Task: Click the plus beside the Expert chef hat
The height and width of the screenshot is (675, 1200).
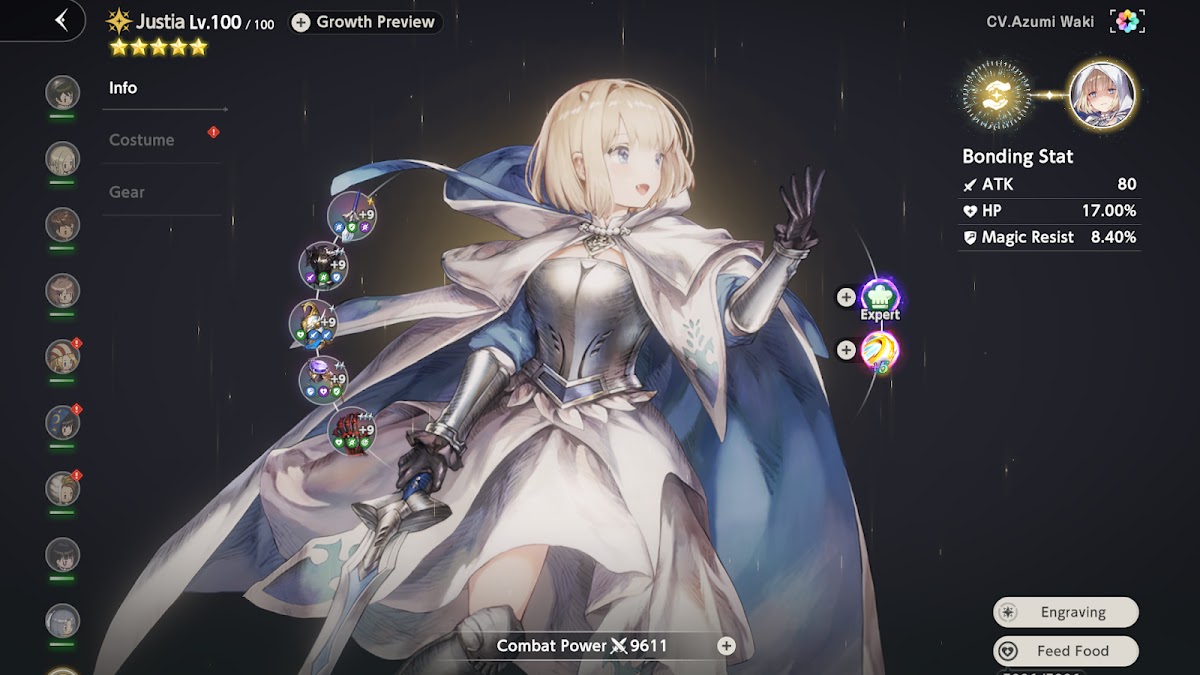Action: click(846, 297)
